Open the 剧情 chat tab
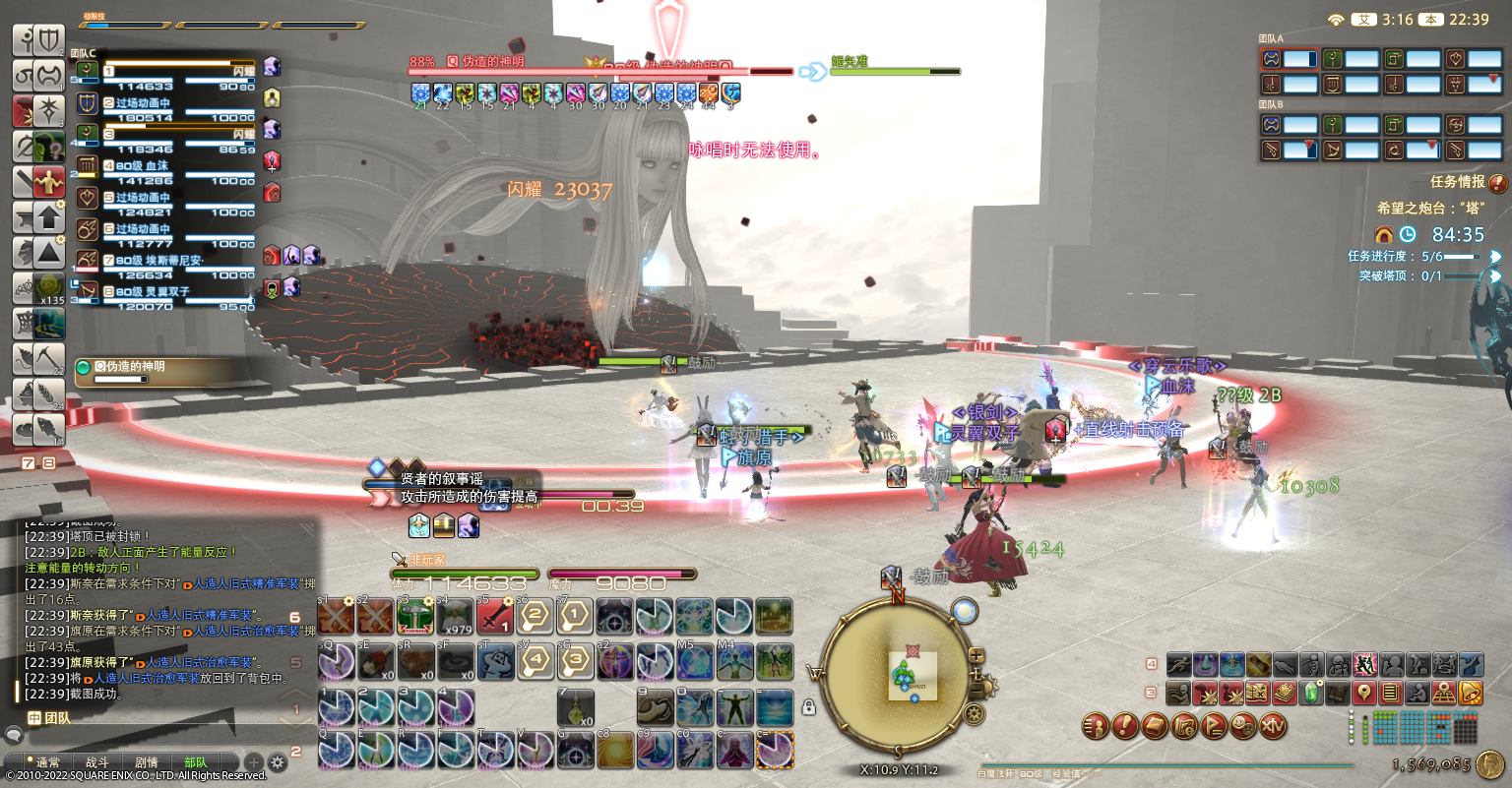The height and width of the screenshot is (788, 1512). tap(147, 762)
